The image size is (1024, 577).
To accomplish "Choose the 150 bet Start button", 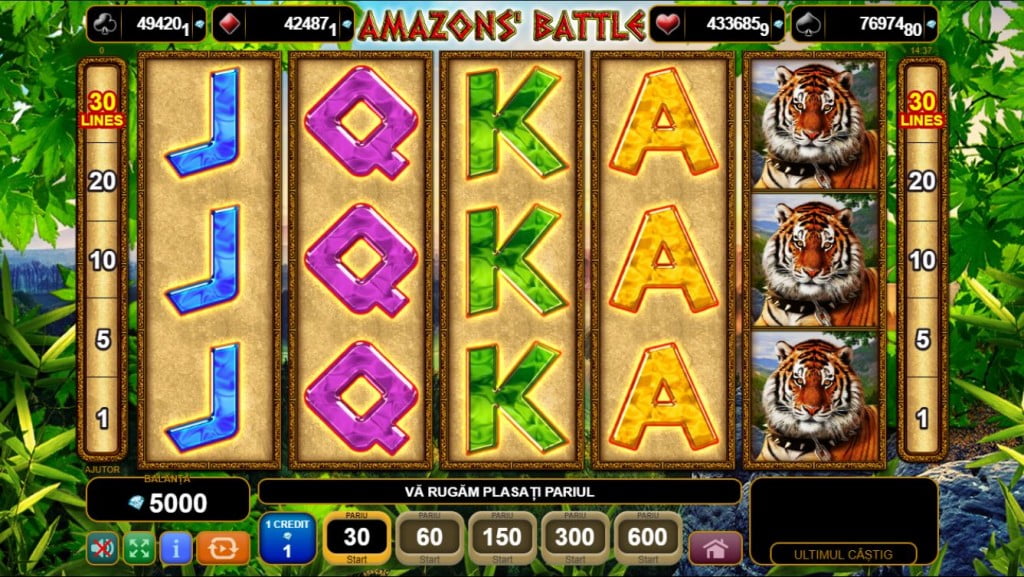I will (x=502, y=538).
